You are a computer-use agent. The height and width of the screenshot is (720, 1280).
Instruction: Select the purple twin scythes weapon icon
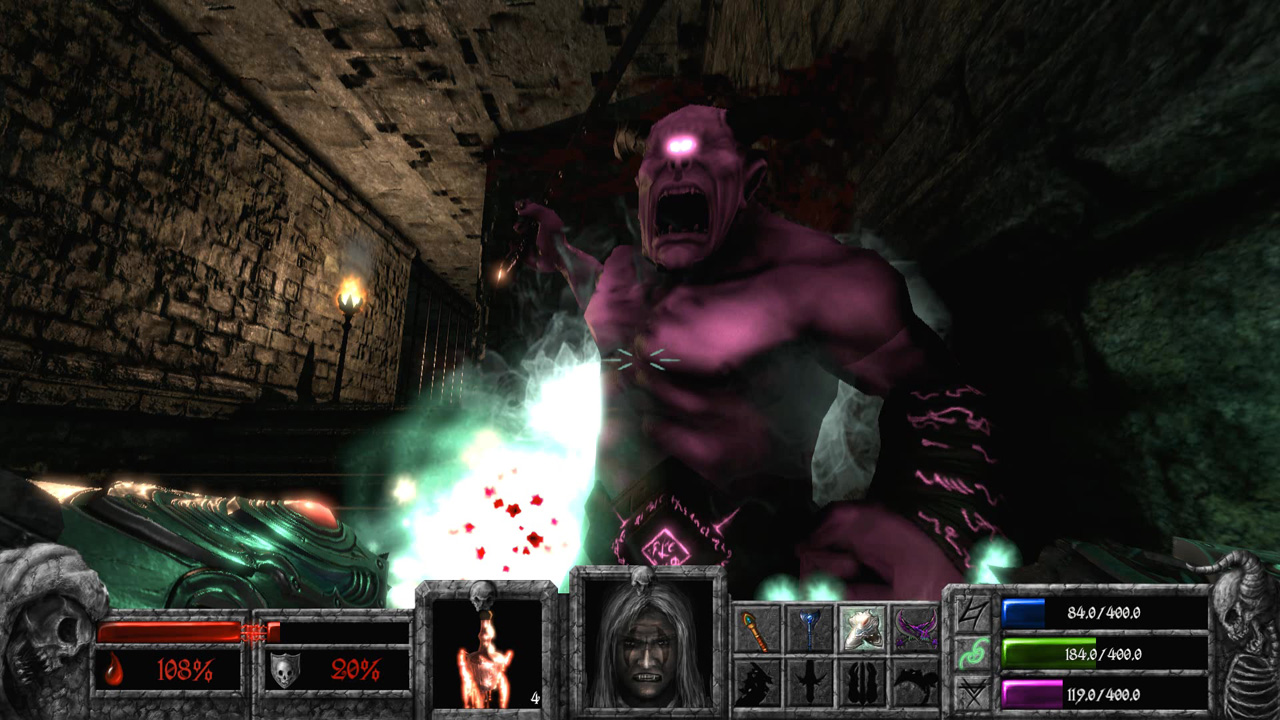tap(918, 627)
